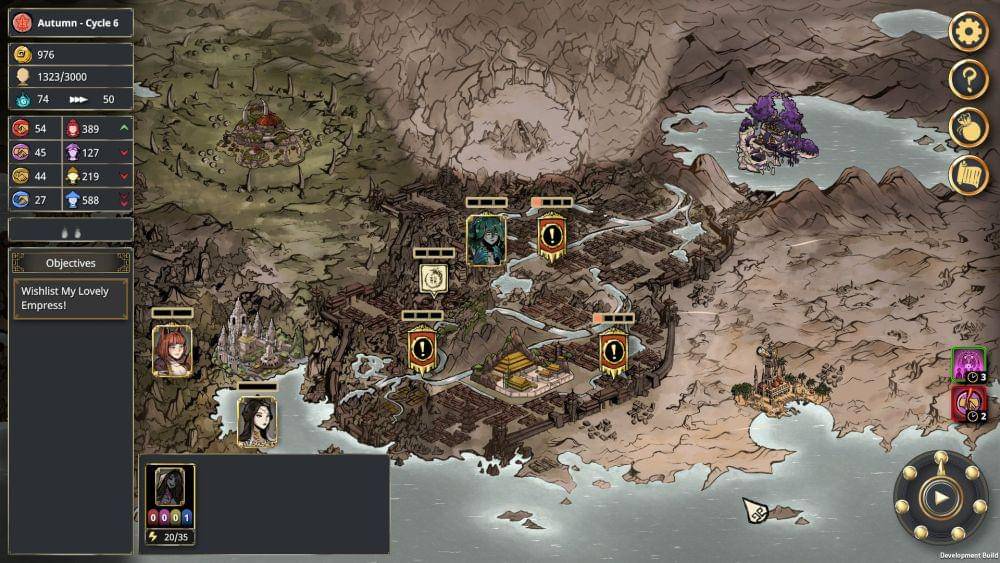Open the scroll log button
This screenshot has width=1000, height=563.
[968, 176]
